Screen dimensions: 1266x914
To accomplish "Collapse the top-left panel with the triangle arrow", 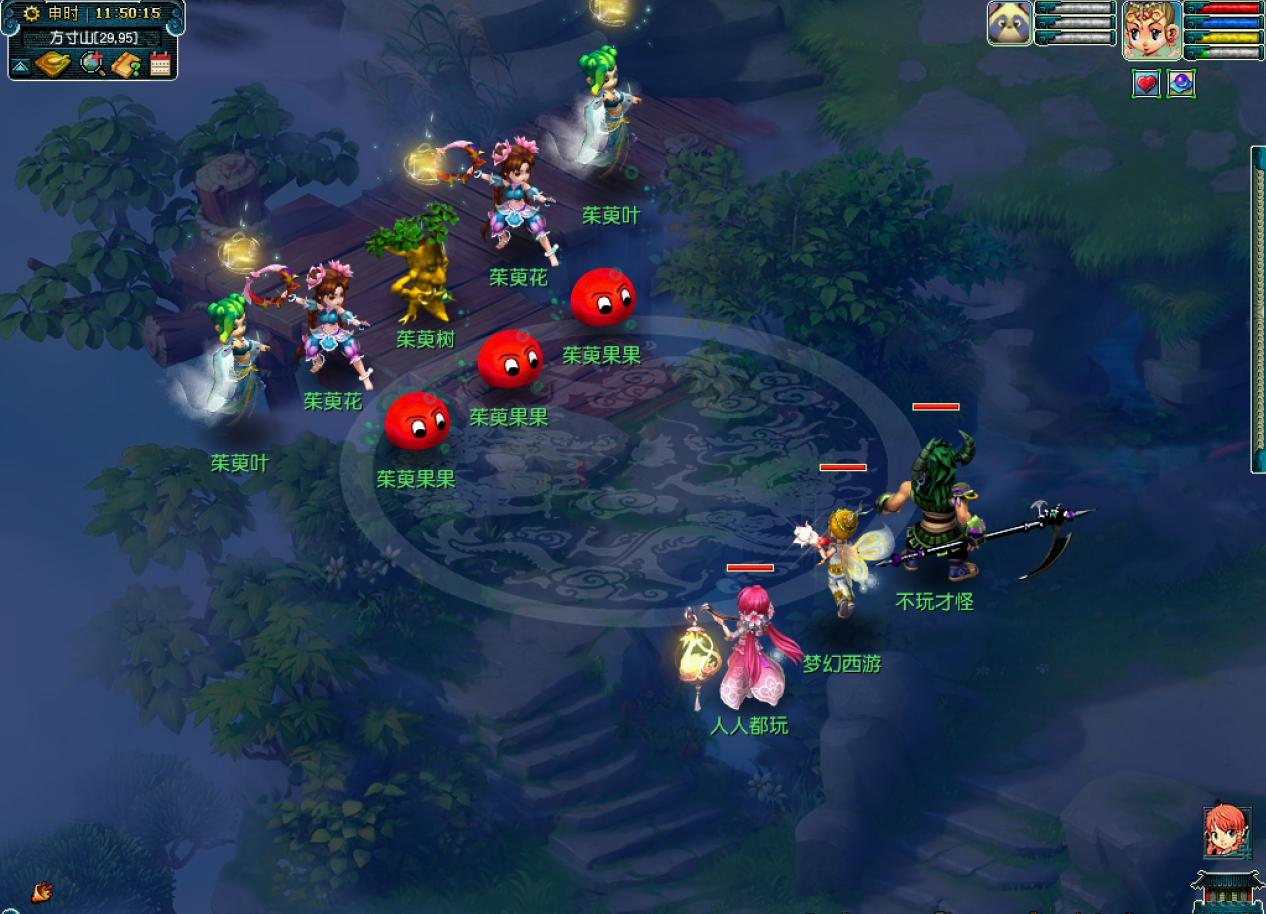I will pyautogui.click(x=20, y=67).
